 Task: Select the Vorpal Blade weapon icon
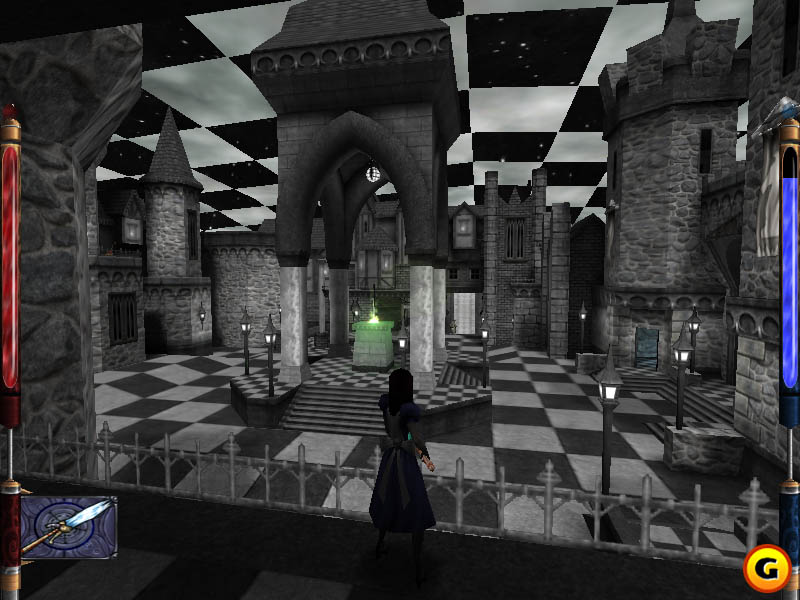(68, 527)
